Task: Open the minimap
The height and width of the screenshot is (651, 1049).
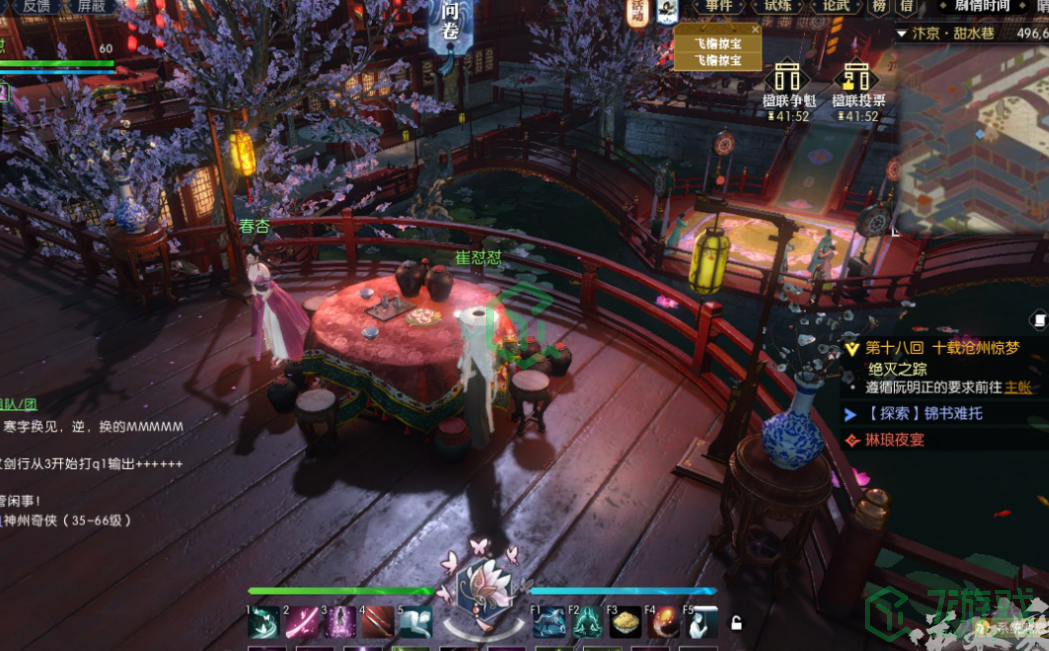Action: [972, 140]
